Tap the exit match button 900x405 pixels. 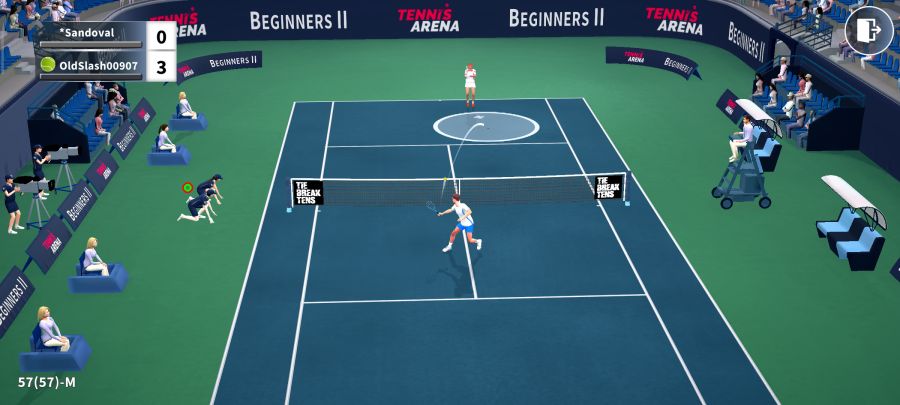click(x=868, y=31)
